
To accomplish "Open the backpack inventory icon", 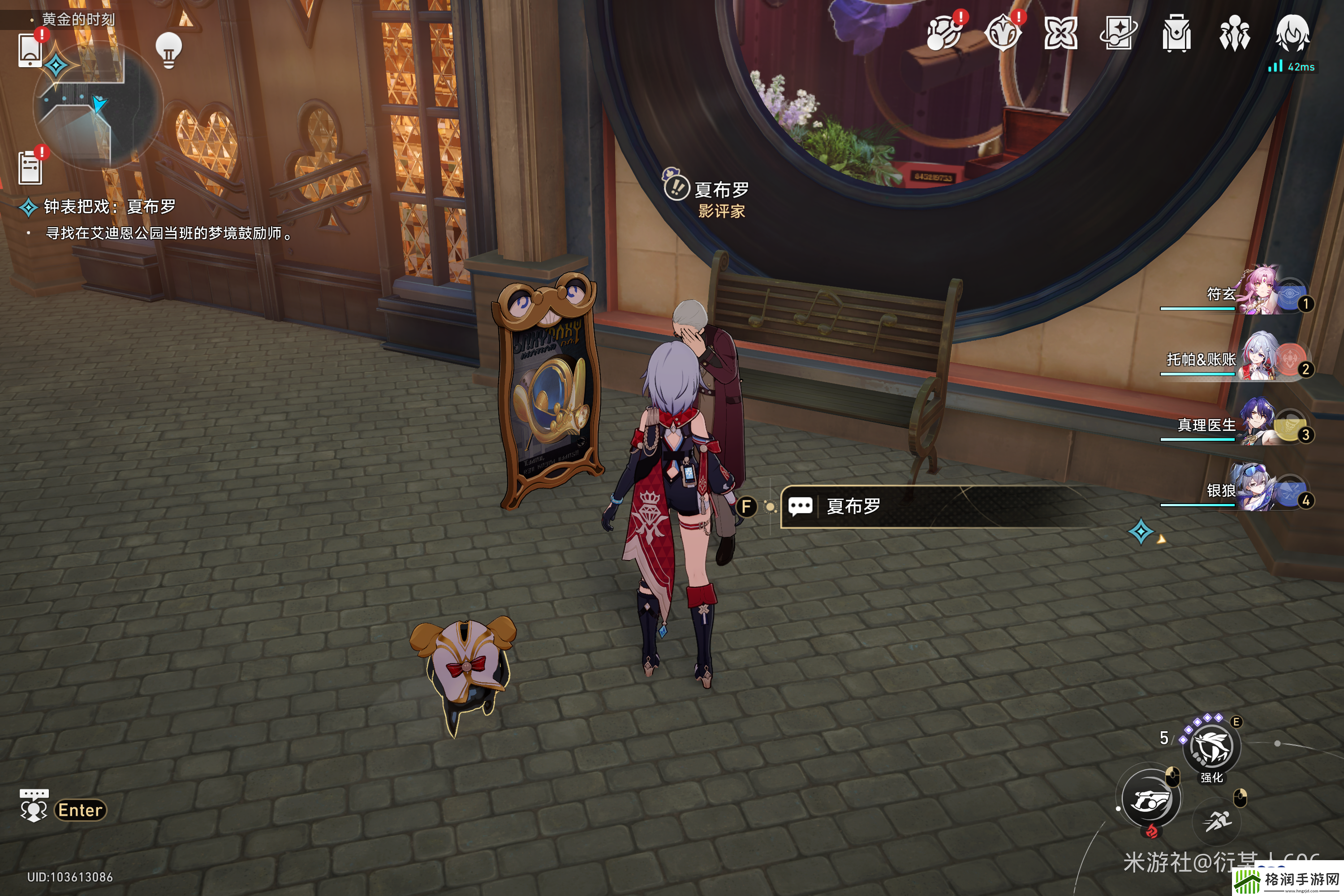I will [1176, 33].
